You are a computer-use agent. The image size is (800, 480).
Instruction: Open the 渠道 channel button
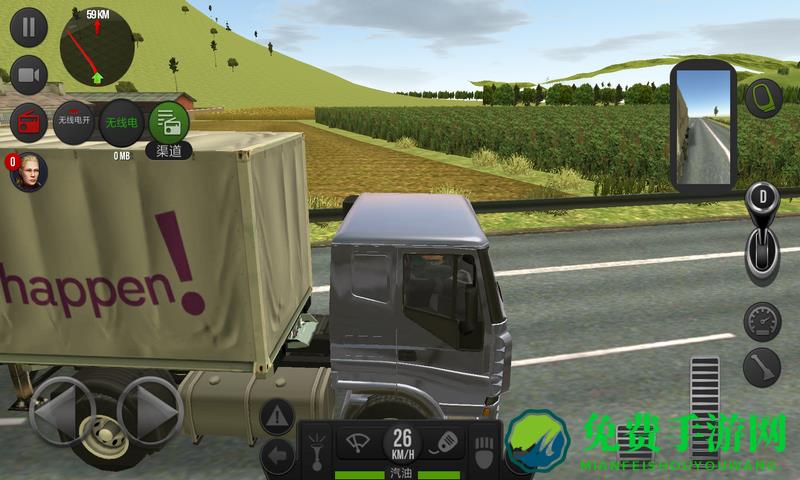168,124
